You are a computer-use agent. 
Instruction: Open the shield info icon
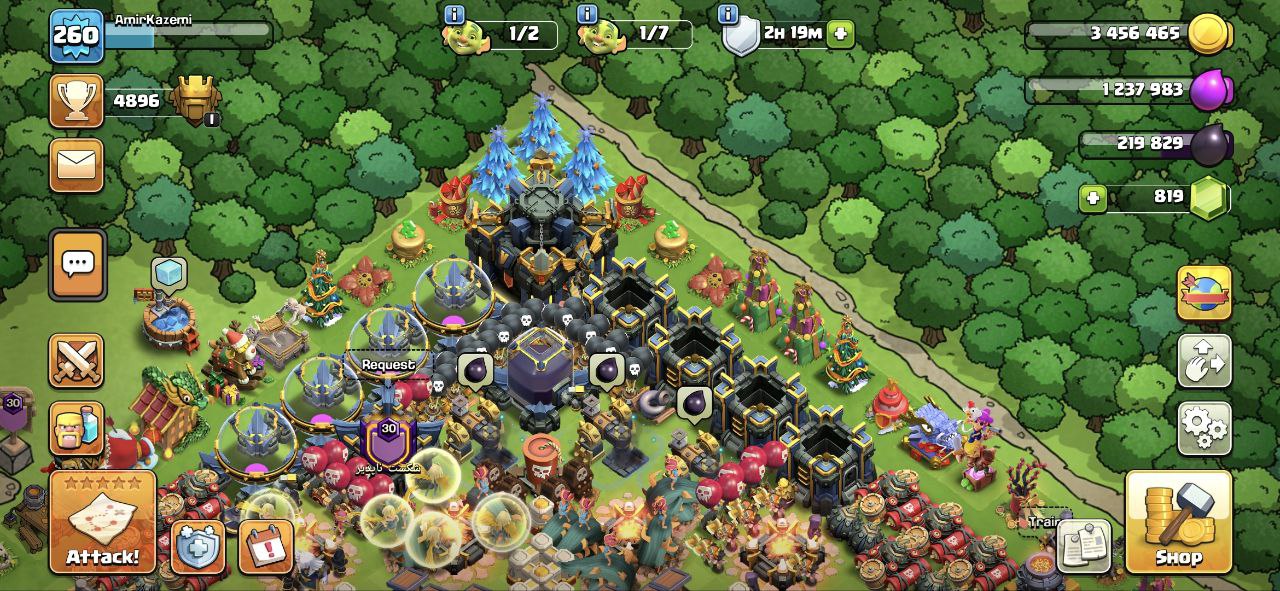point(729,14)
